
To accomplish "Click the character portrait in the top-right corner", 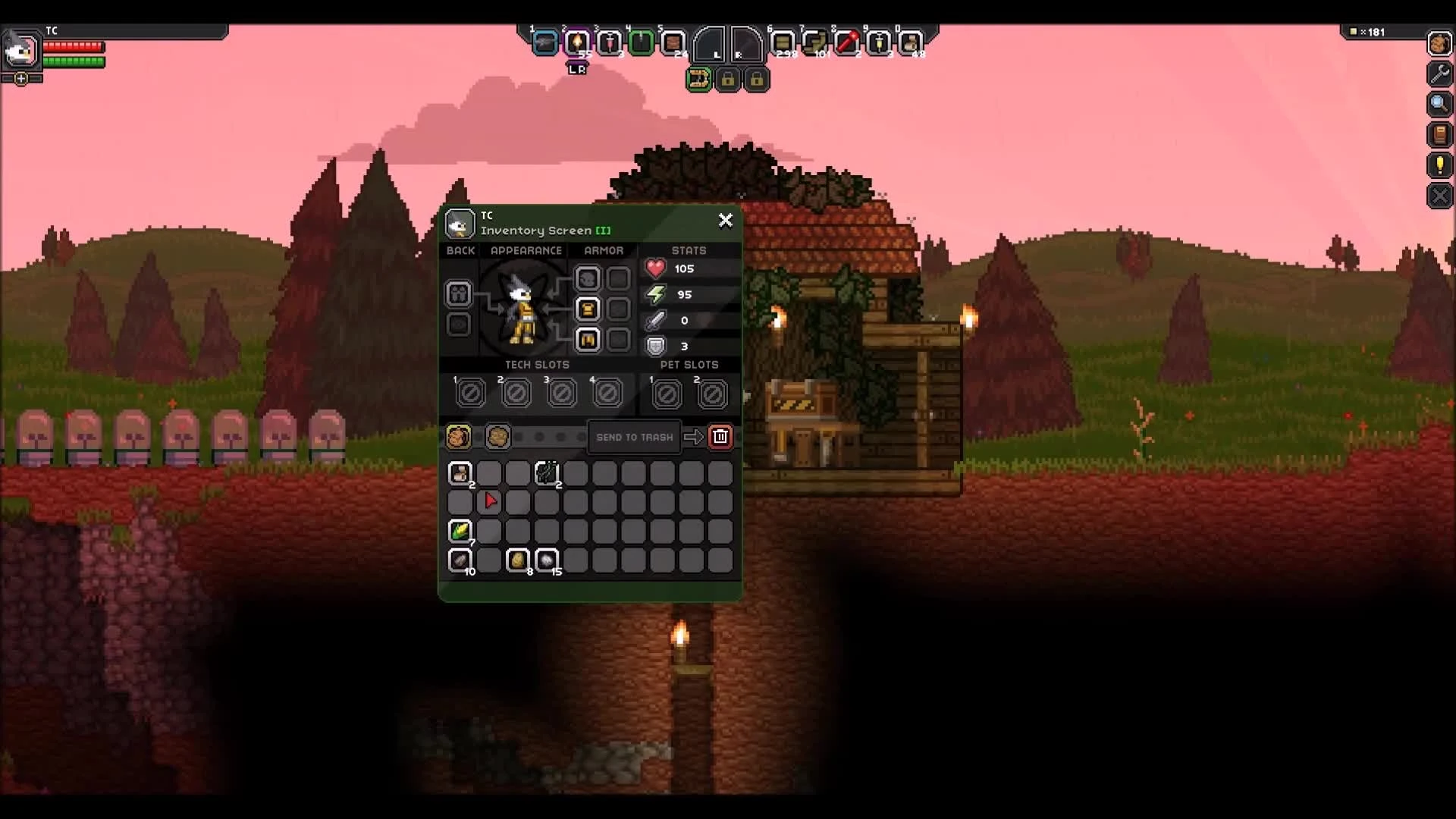I will tap(1439, 44).
